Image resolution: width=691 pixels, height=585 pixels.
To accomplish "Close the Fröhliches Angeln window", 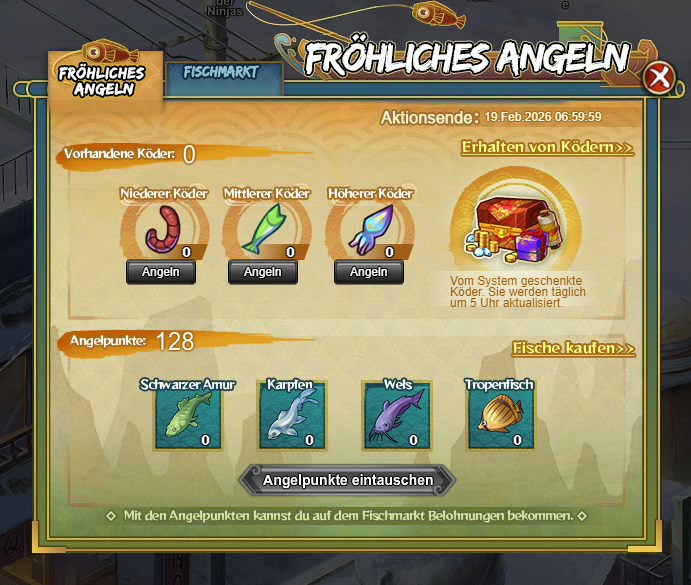I will pyautogui.click(x=658, y=77).
